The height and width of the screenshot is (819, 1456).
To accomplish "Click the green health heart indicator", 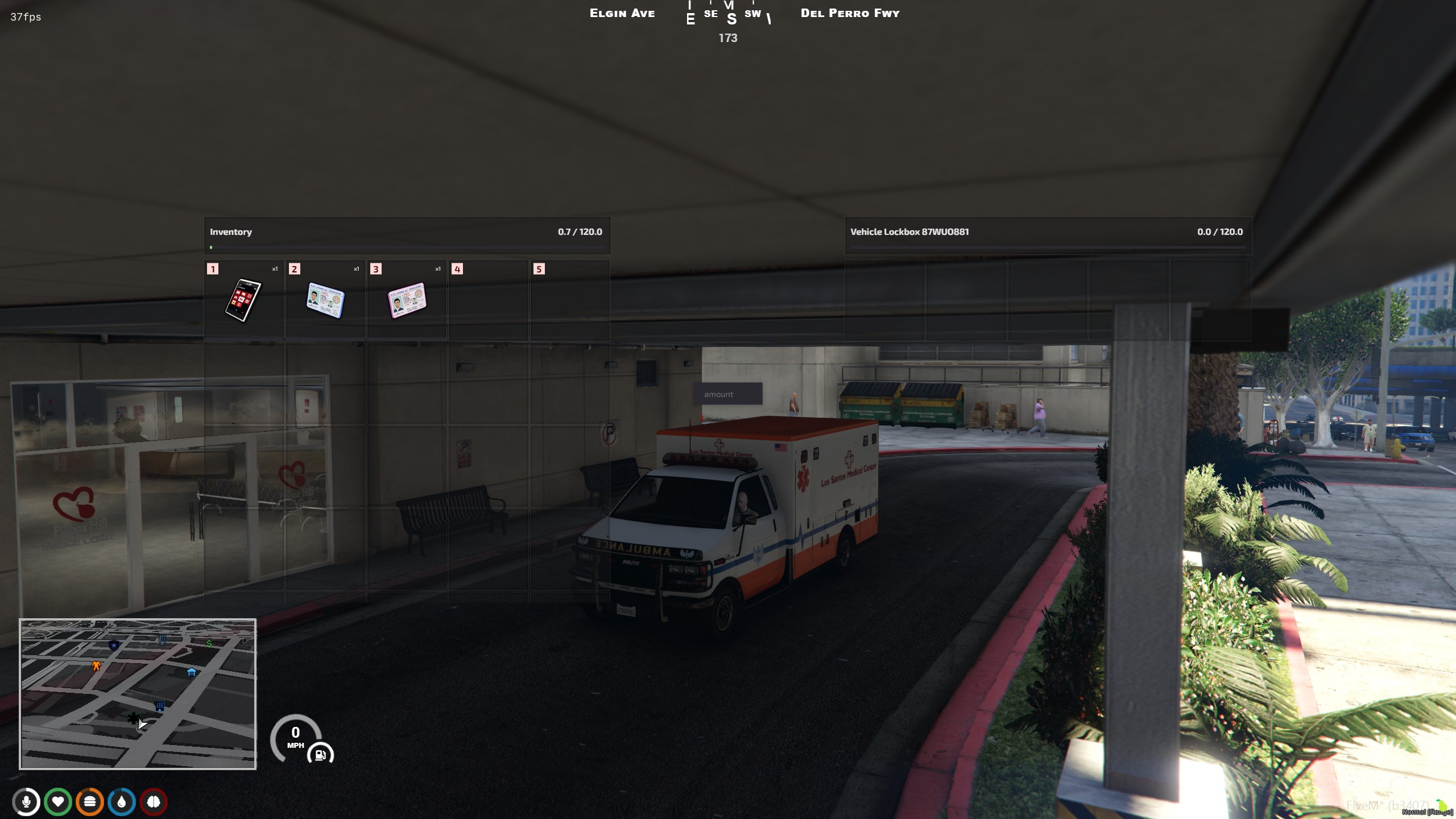I will (59, 803).
